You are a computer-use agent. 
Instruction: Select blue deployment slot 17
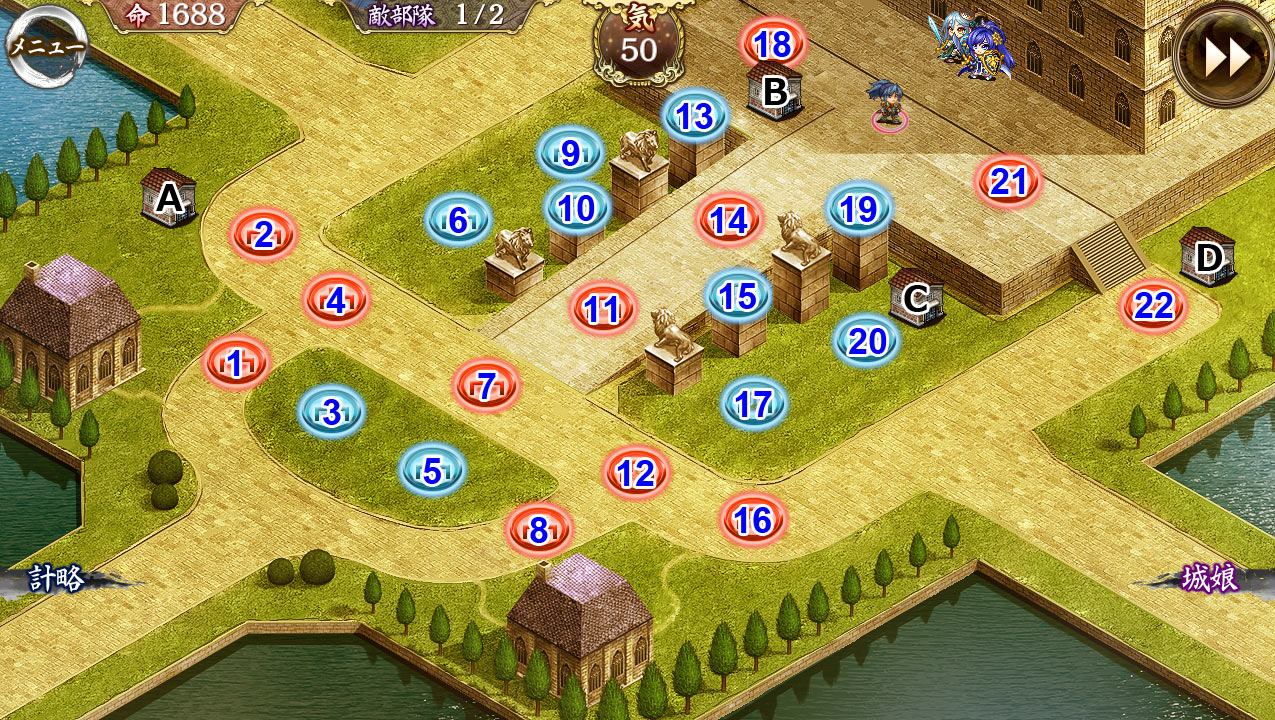(754, 404)
